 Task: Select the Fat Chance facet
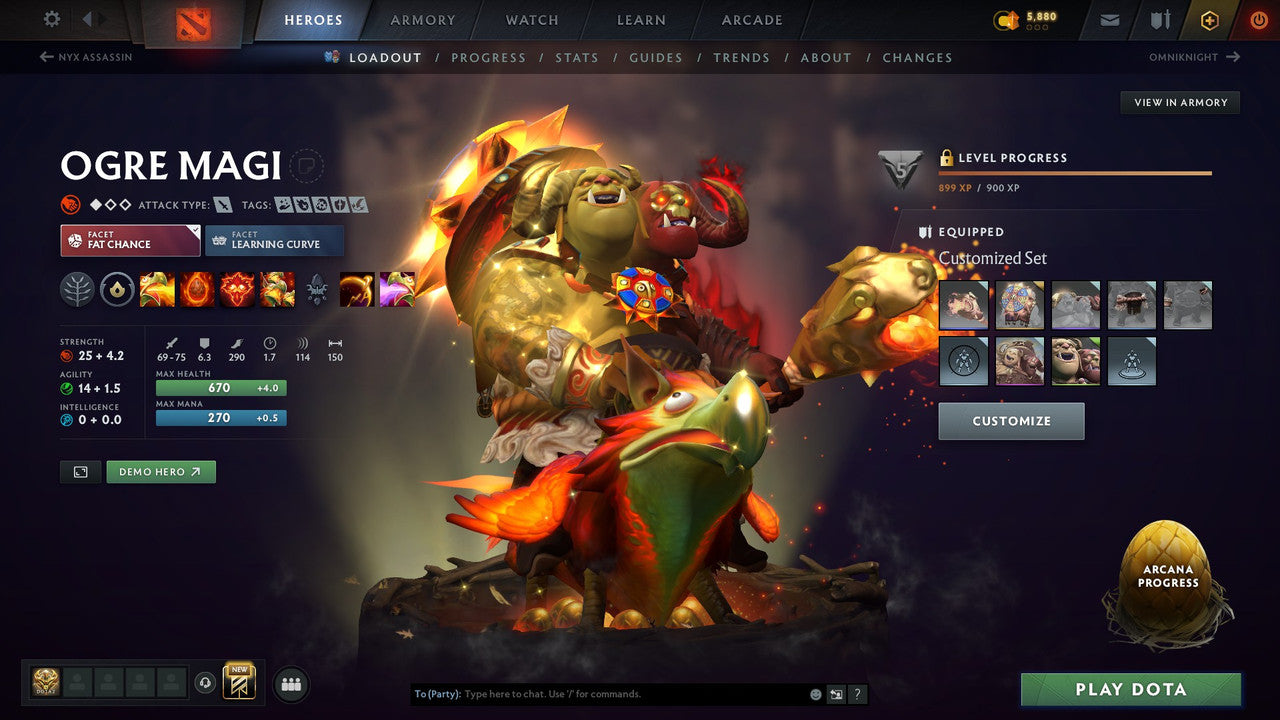pyautogui.click(x=129, y=241)
